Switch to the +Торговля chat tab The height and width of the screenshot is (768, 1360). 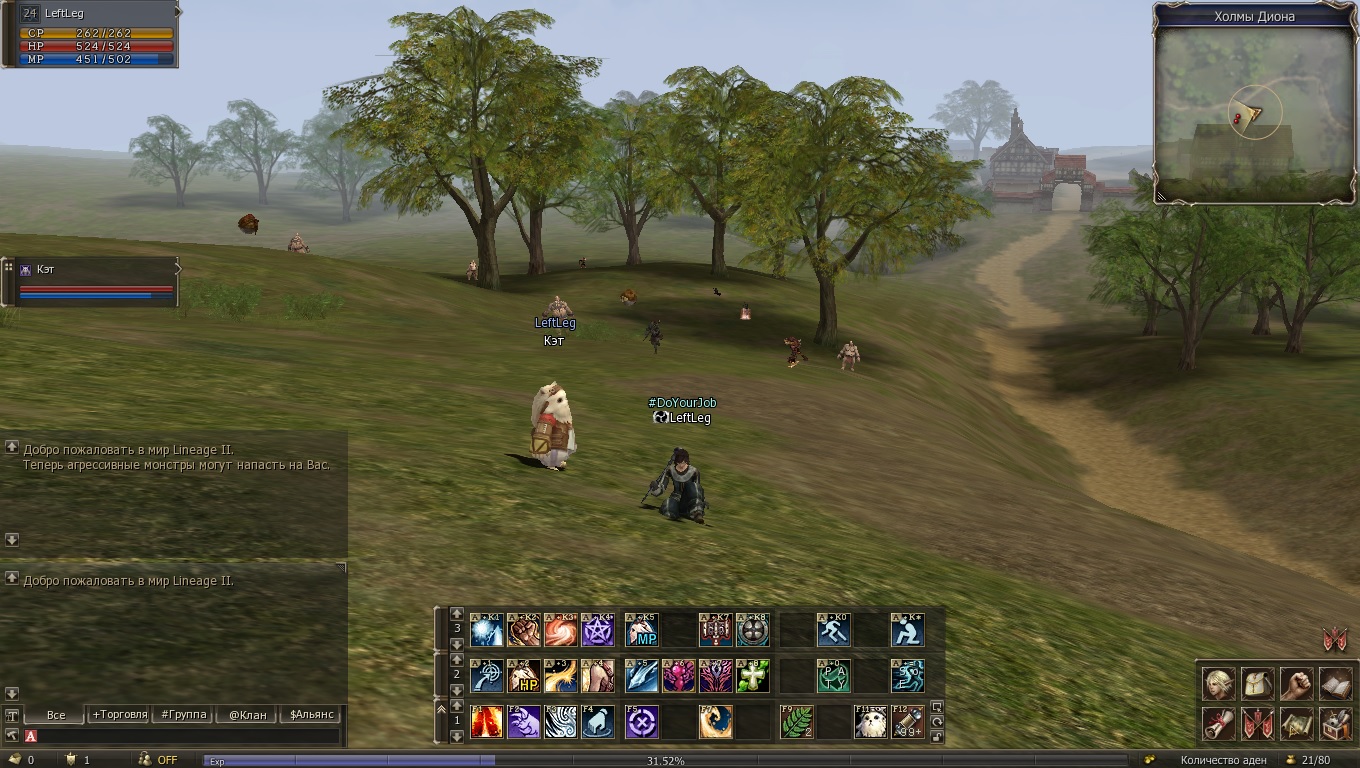[x=119, y=714]
